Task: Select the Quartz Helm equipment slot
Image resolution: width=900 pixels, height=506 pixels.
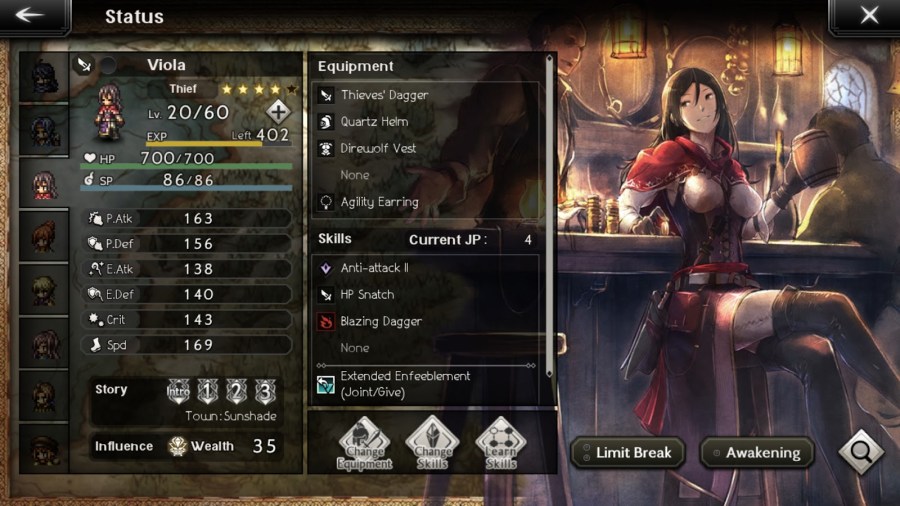Action: click(427, 122)
